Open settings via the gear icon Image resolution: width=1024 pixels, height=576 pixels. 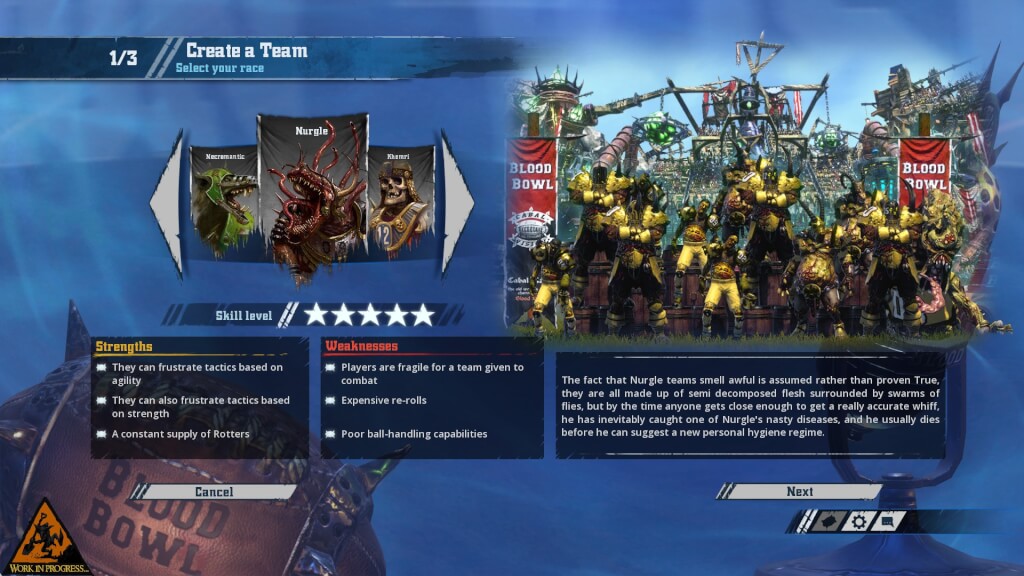858,521
